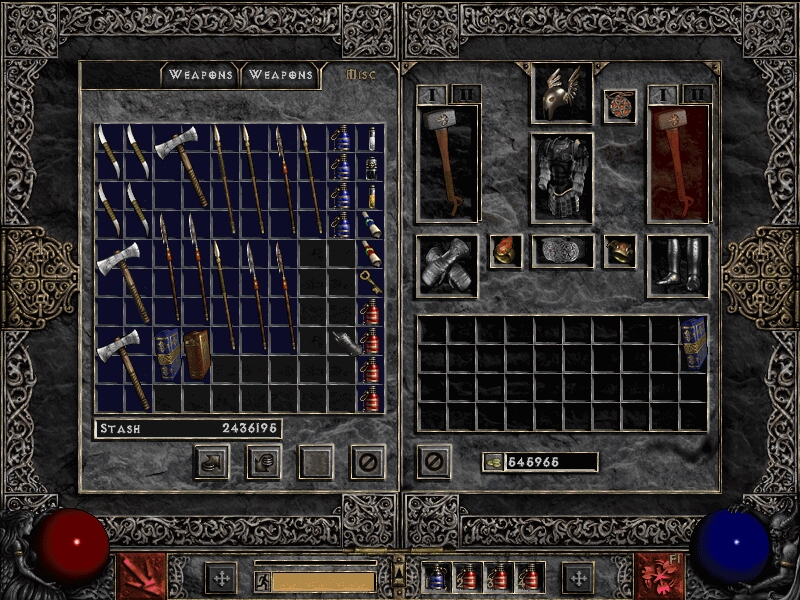This screenshot has width=800, height=600.
Task: Switch to the Misc stash tab
Action: [x=360, y=74]
